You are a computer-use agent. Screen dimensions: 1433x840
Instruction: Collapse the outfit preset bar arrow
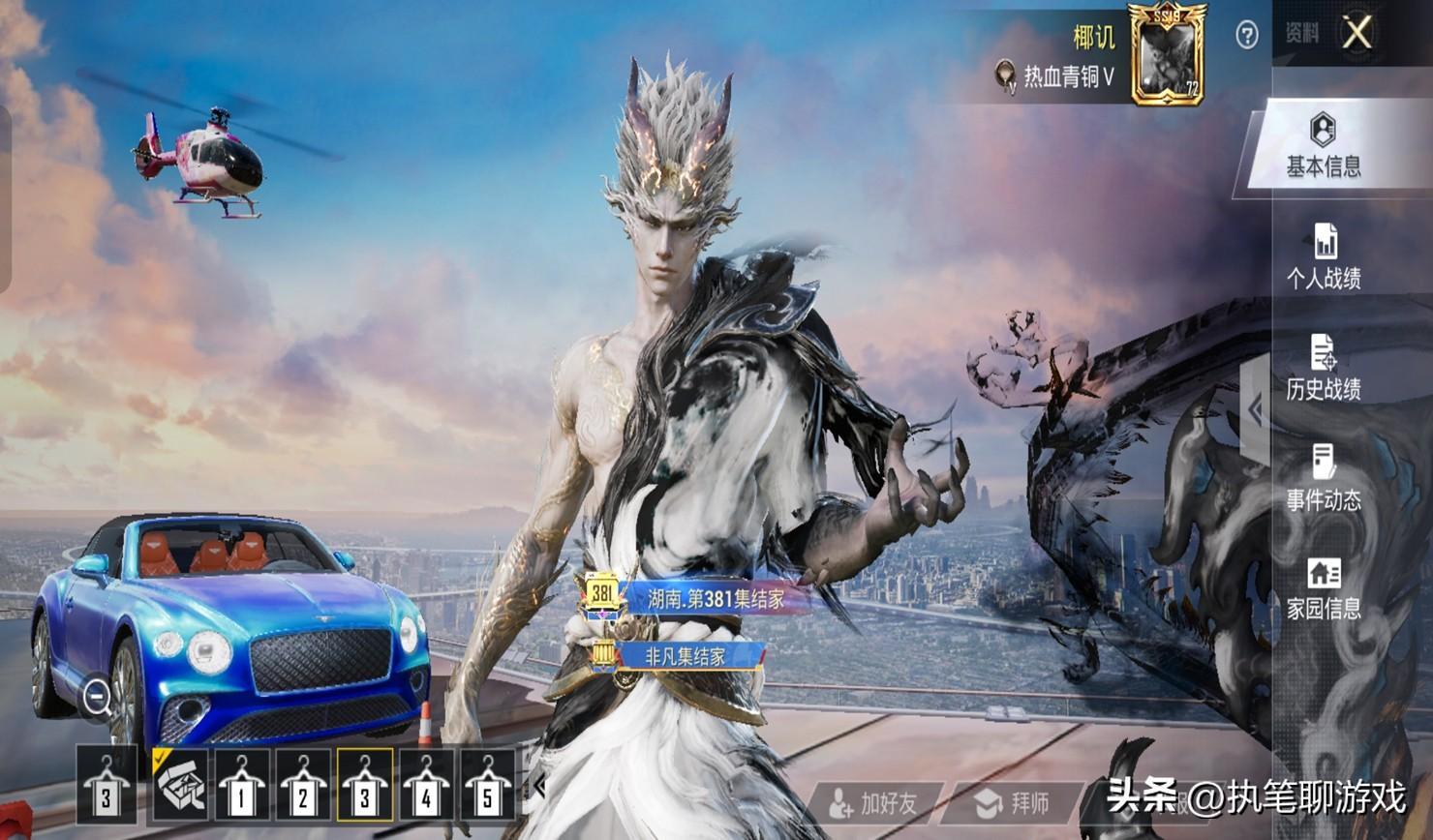pyautogui.click(x=539, y=786)
